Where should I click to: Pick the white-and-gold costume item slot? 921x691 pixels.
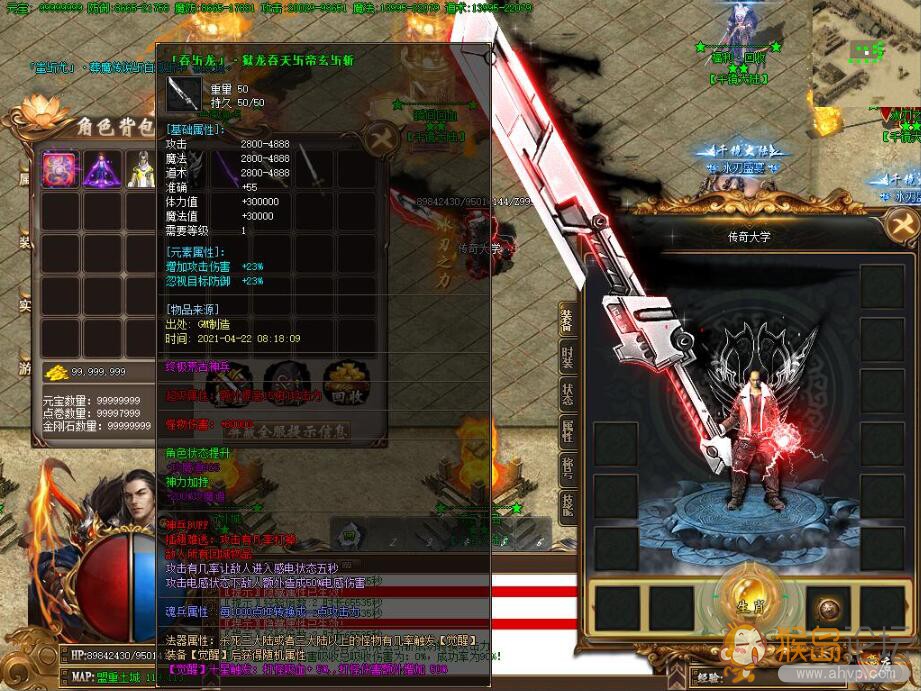point(142,169)
